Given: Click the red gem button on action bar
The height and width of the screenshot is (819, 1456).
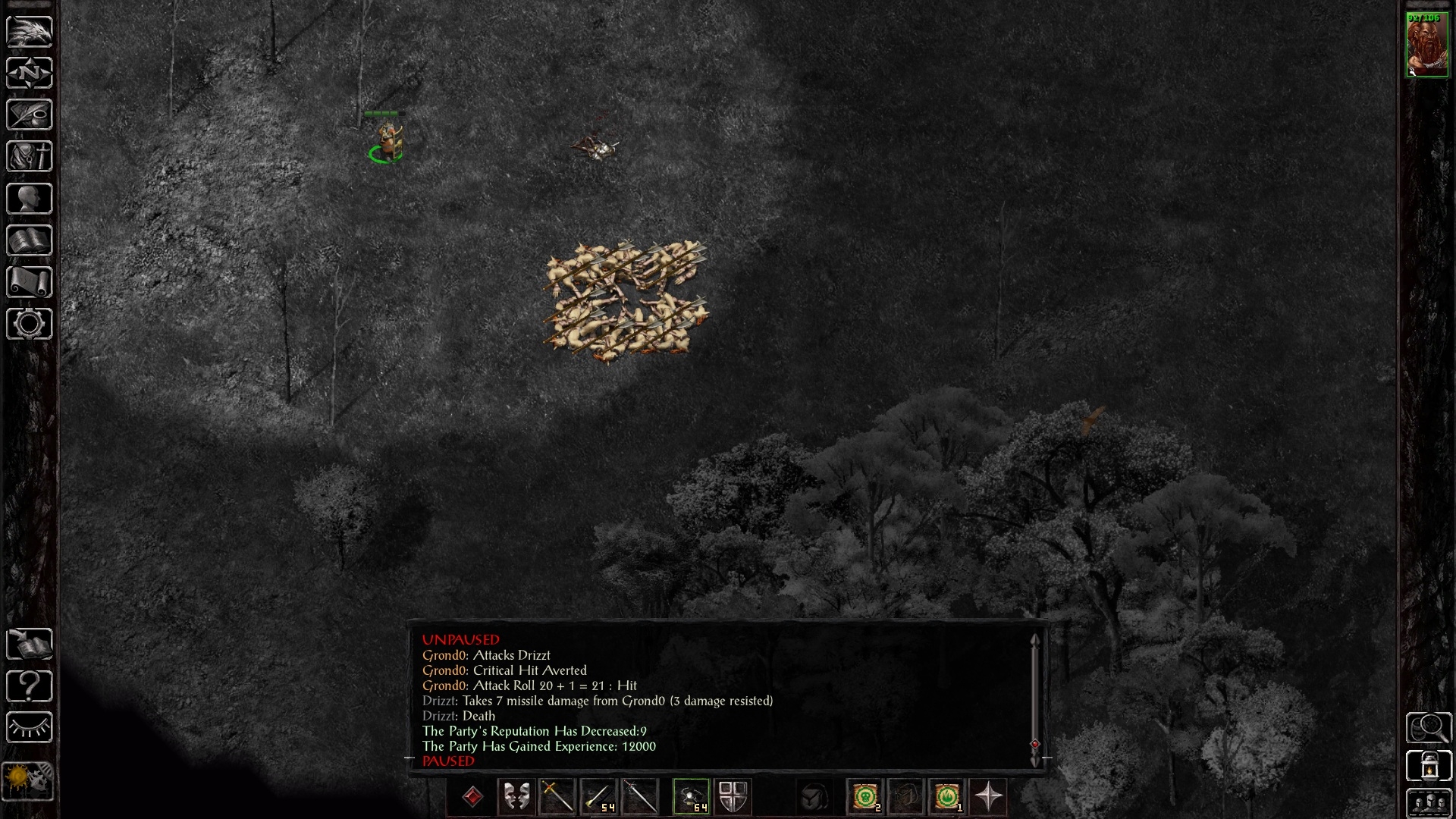Looking at the screenshot, I should click(x=473, y=797).
